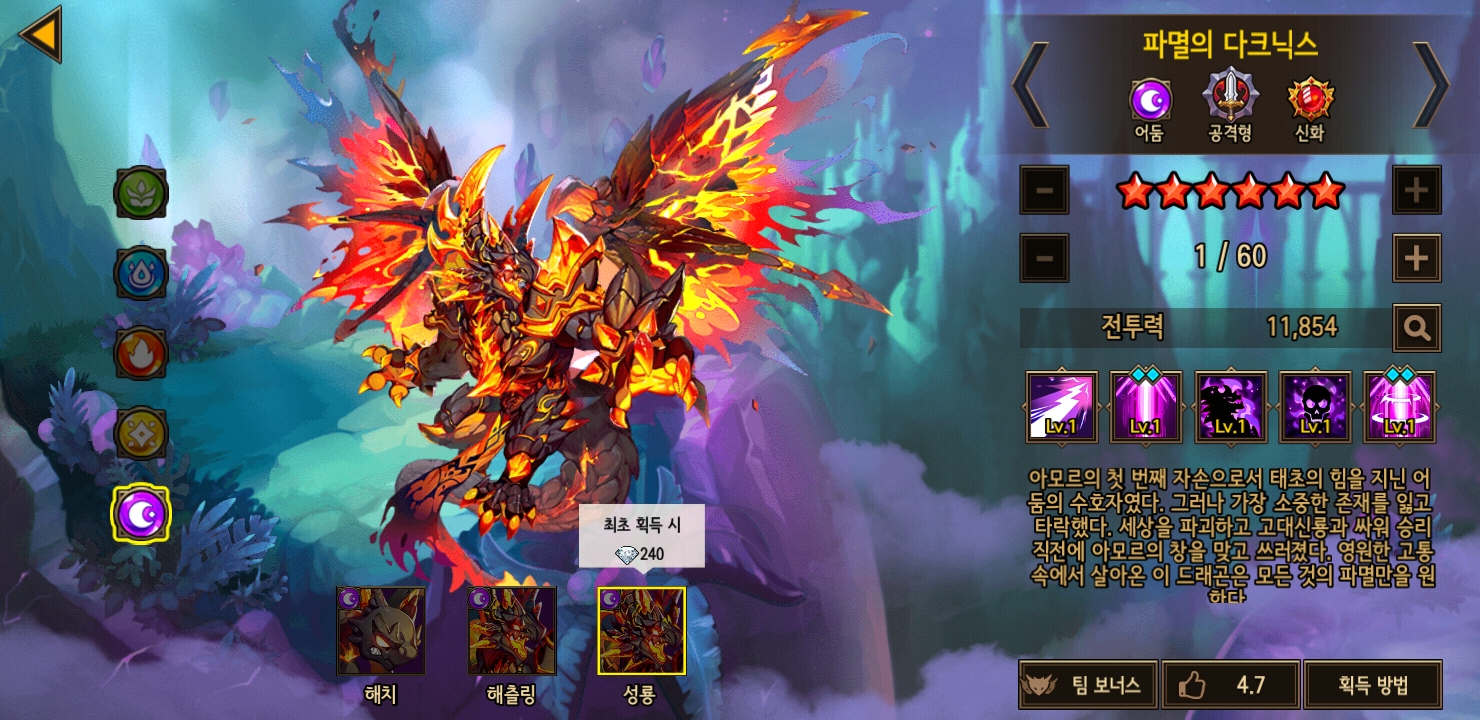Decrease the star grade with minus button
The width and height of the screenshot is (1480, 720).
click(1044, 189)
